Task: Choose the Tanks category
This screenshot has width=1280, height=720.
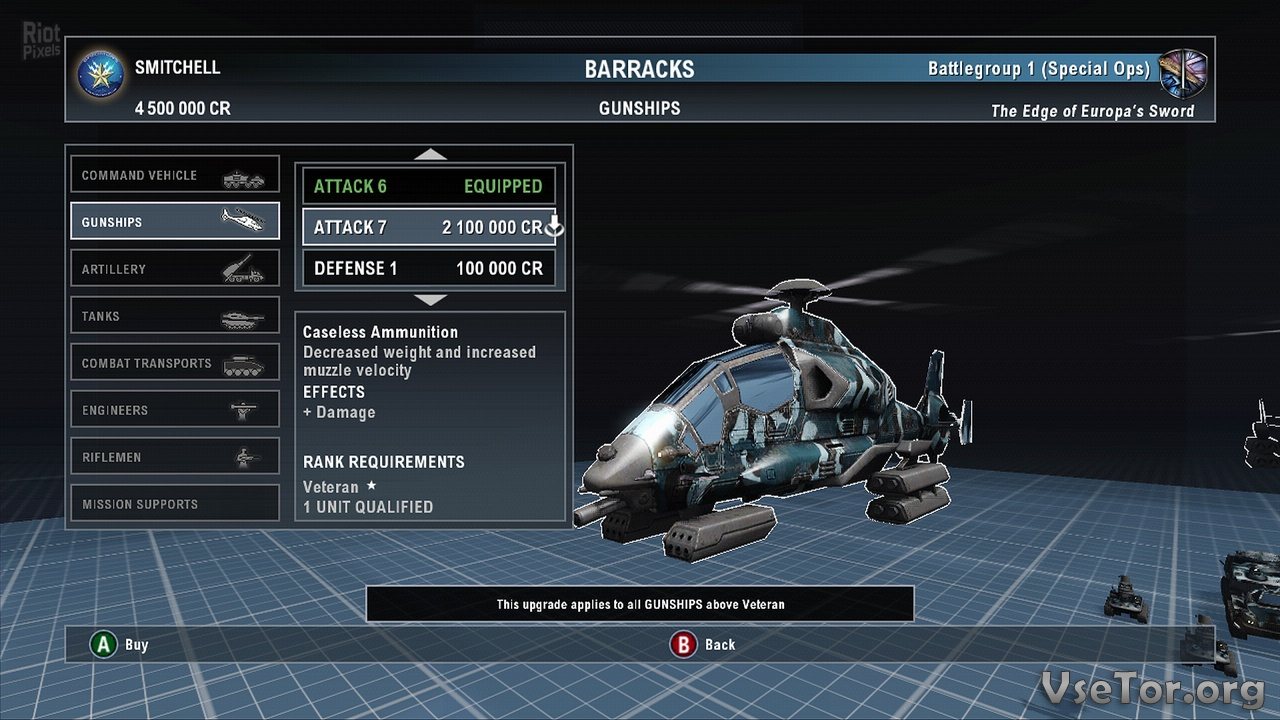Action: (x=175, y=316)
